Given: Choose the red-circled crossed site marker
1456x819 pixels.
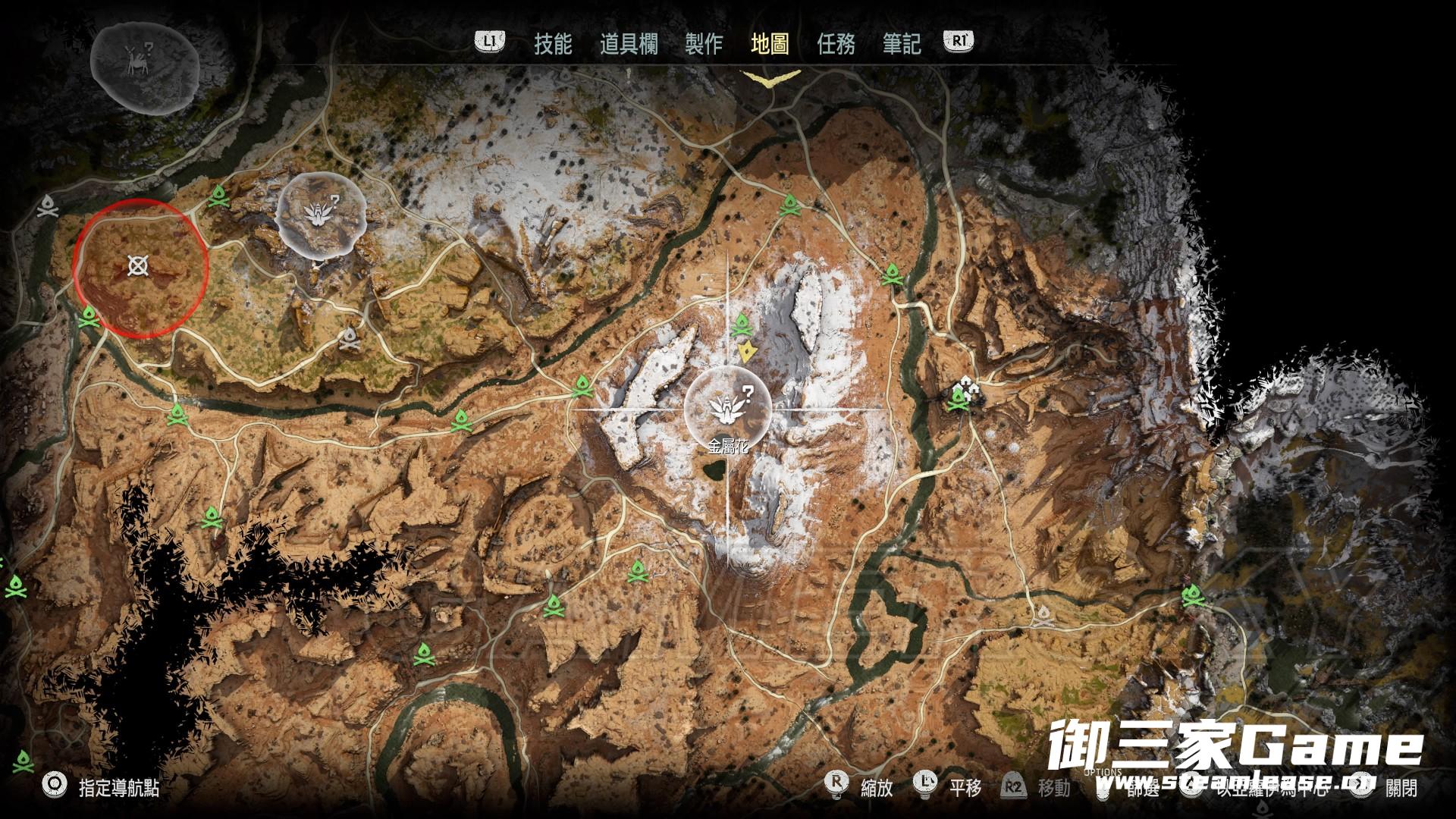Looking at the screenshot, I should [138, 265].
